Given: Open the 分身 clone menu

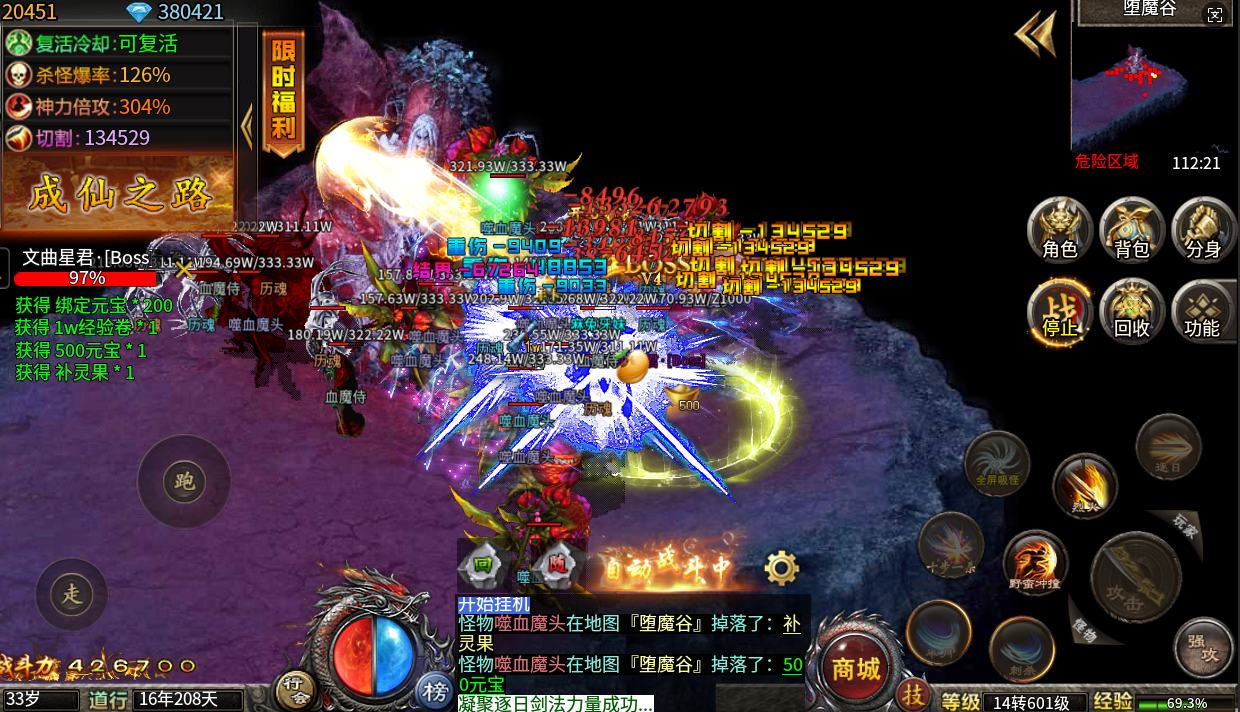Looking at the screenshot, I should (1203, 231).
